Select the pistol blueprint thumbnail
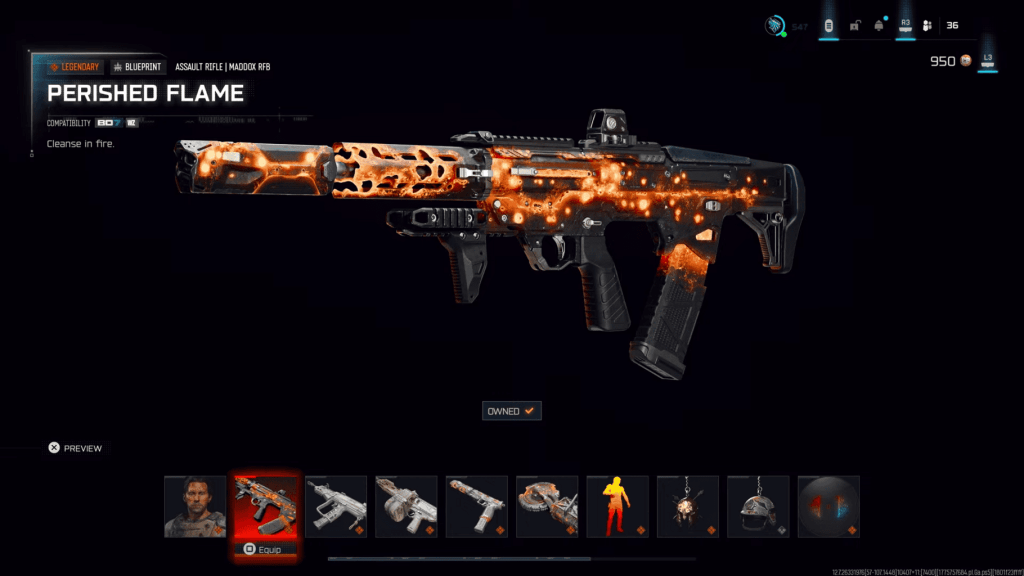1024x576 pixels. coord(476,506)
